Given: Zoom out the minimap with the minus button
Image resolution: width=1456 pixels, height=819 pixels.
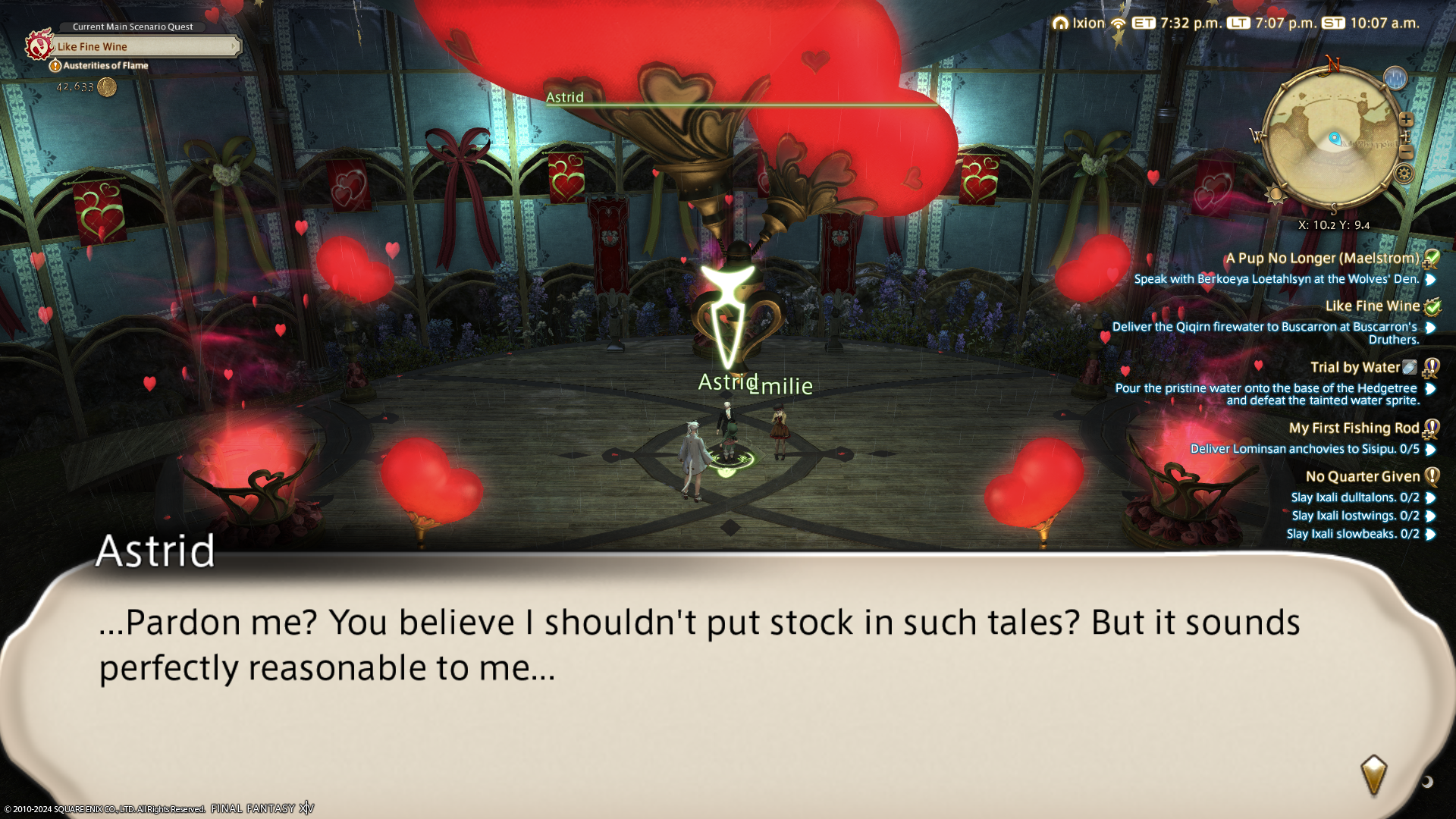Looking at the screenshot, I should click(x=1406, y=152).
